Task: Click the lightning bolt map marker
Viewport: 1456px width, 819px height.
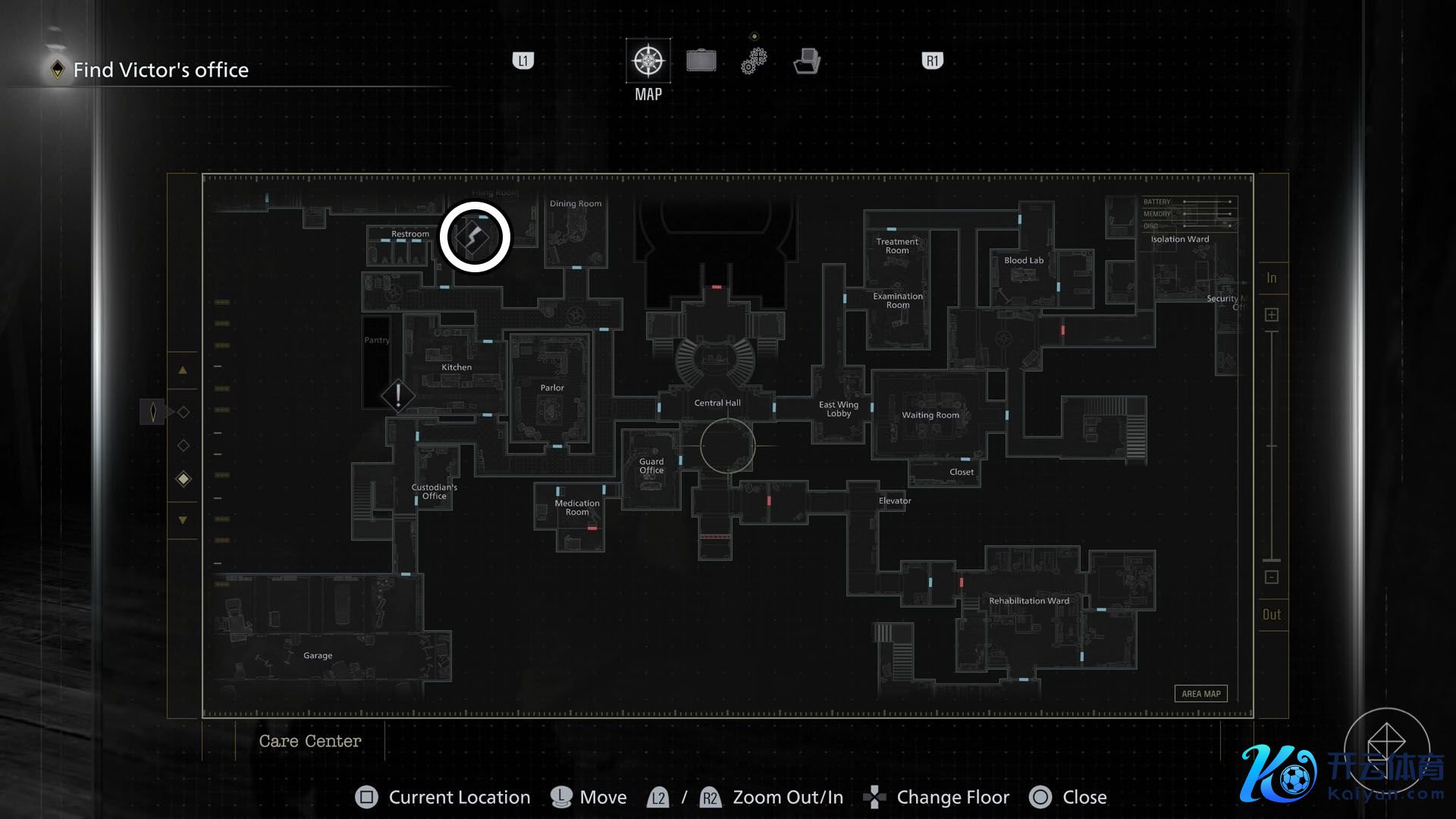Action: coord(475,237)
